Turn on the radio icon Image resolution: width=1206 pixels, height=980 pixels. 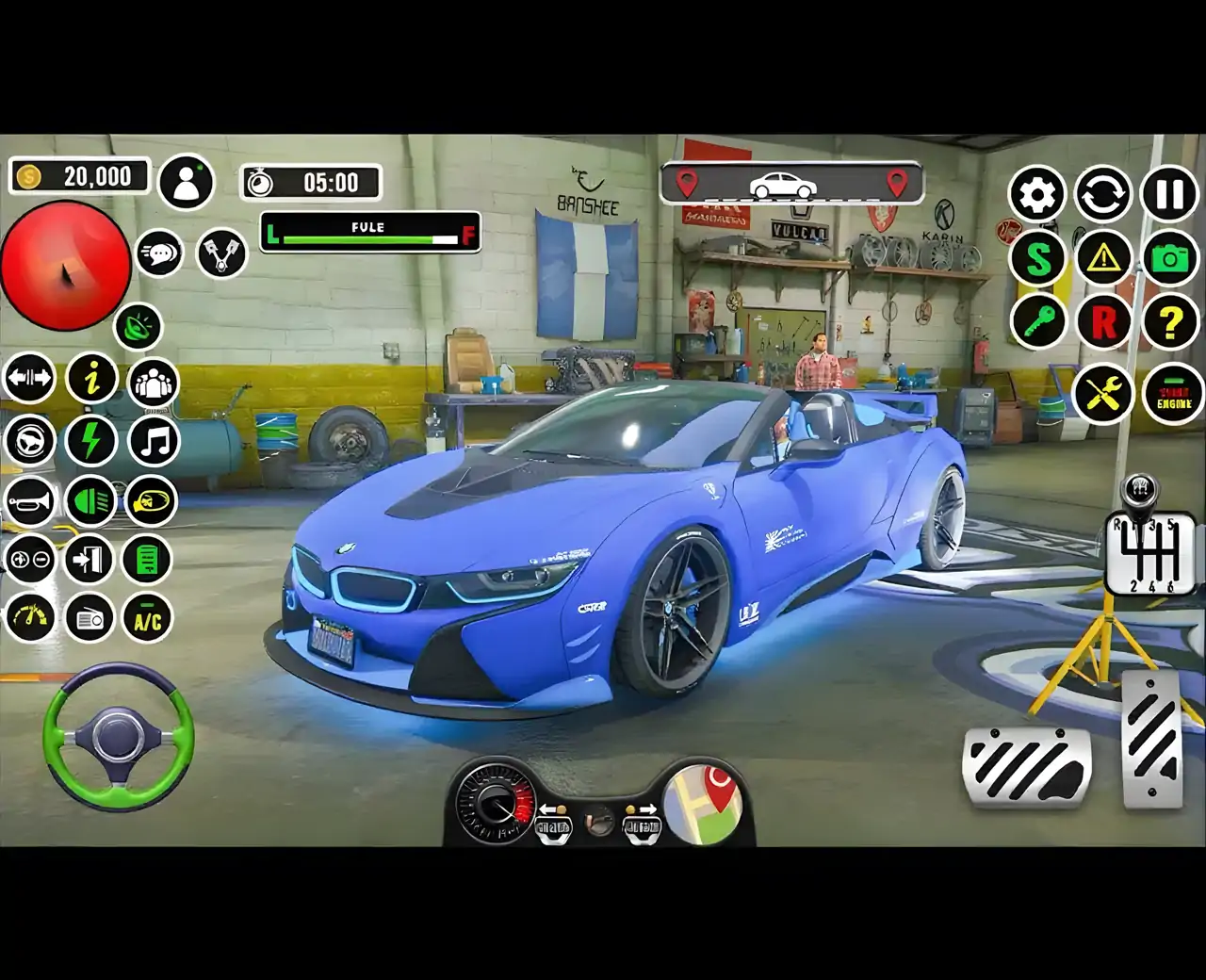pos(90,620)
